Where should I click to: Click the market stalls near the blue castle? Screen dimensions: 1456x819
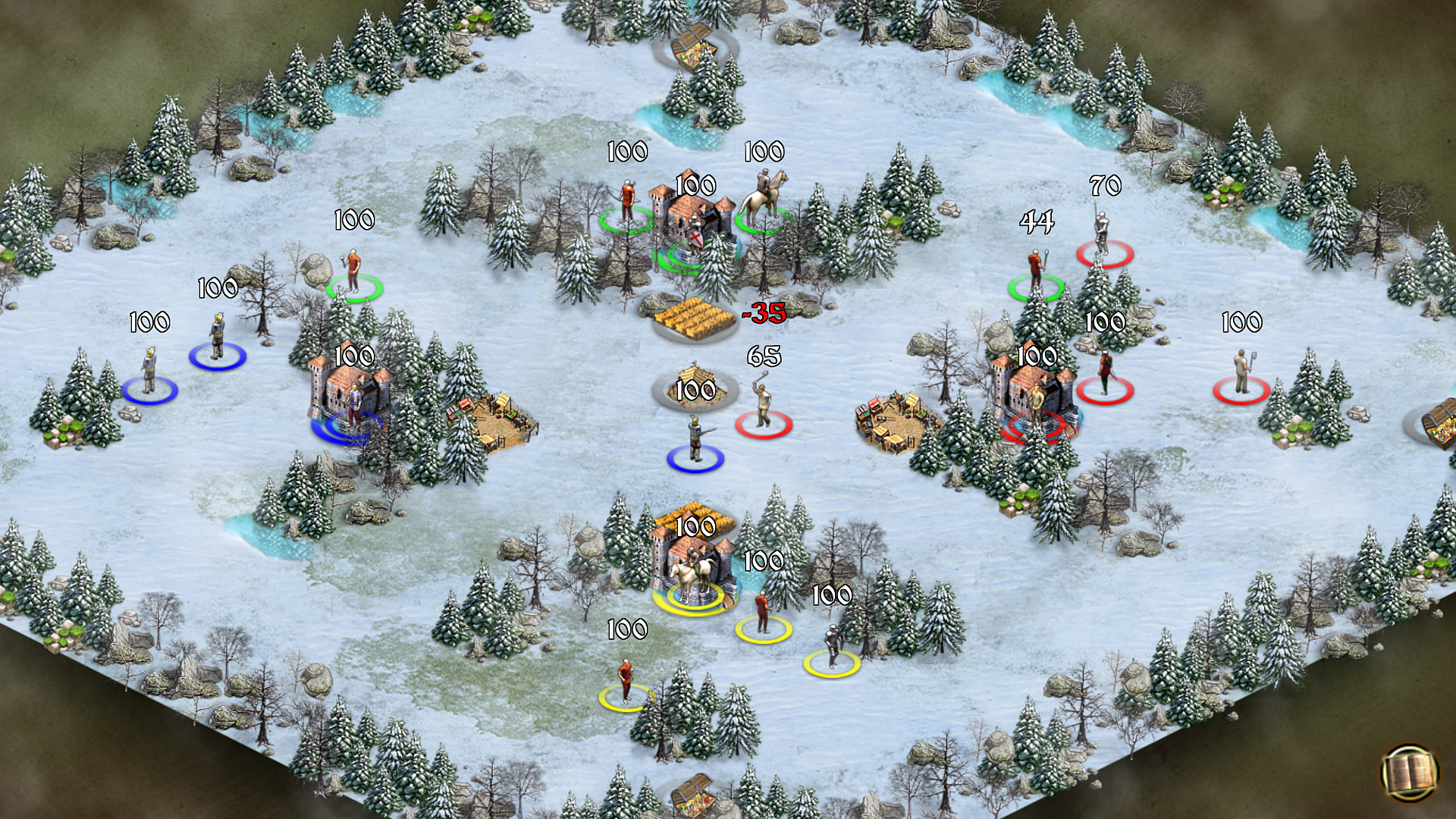(489, 413)
